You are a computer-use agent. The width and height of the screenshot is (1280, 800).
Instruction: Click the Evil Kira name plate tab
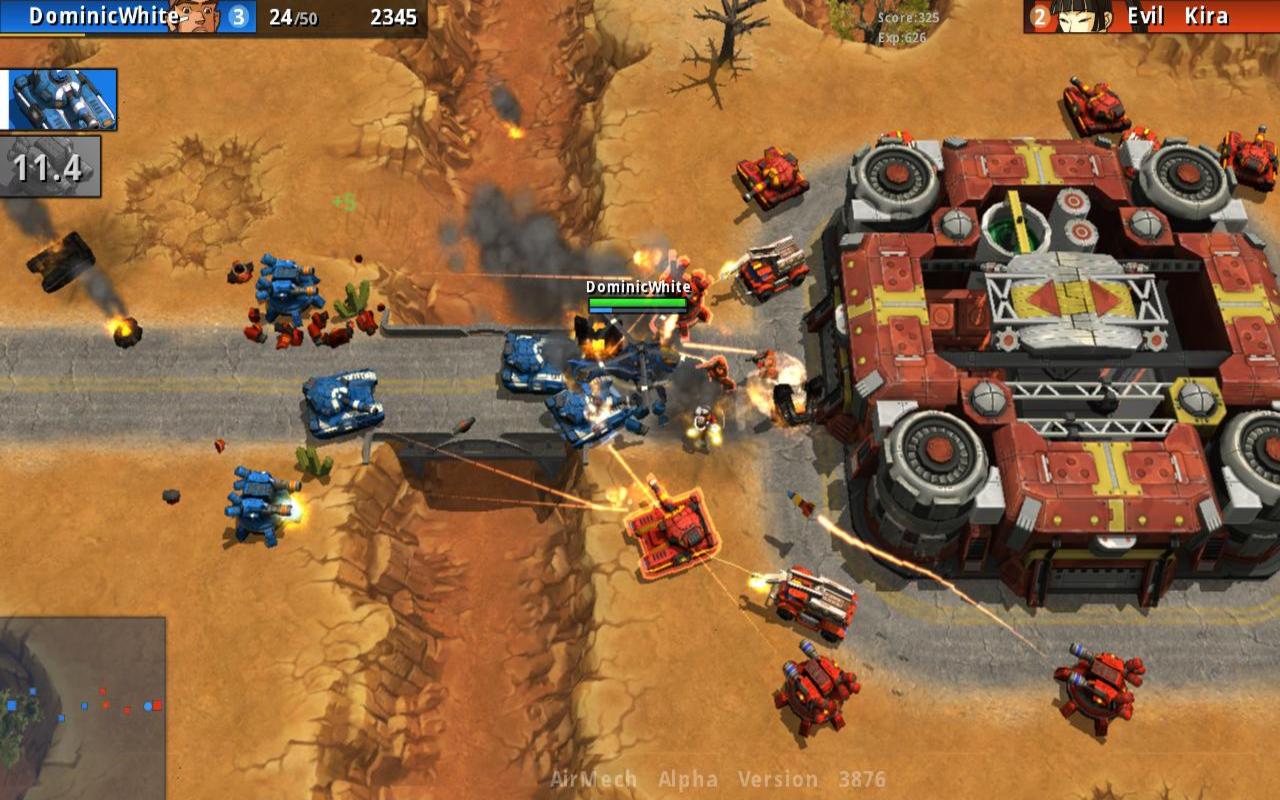pyautogui.click(x=1180, y=16)
